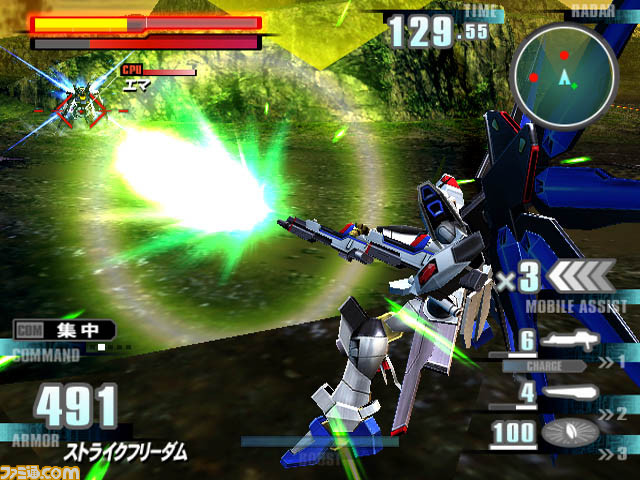This screenshot has height=480, width=640.
Task: Activate the Mobile Assist chevron icon
Action: [x=580, y=275]
